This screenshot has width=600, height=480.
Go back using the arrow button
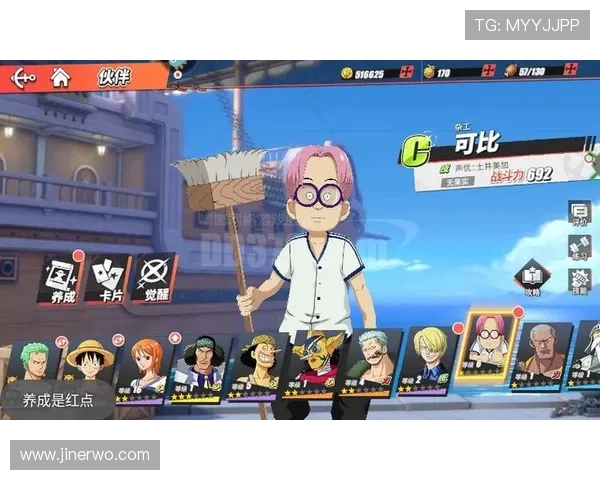click(22, 77)
